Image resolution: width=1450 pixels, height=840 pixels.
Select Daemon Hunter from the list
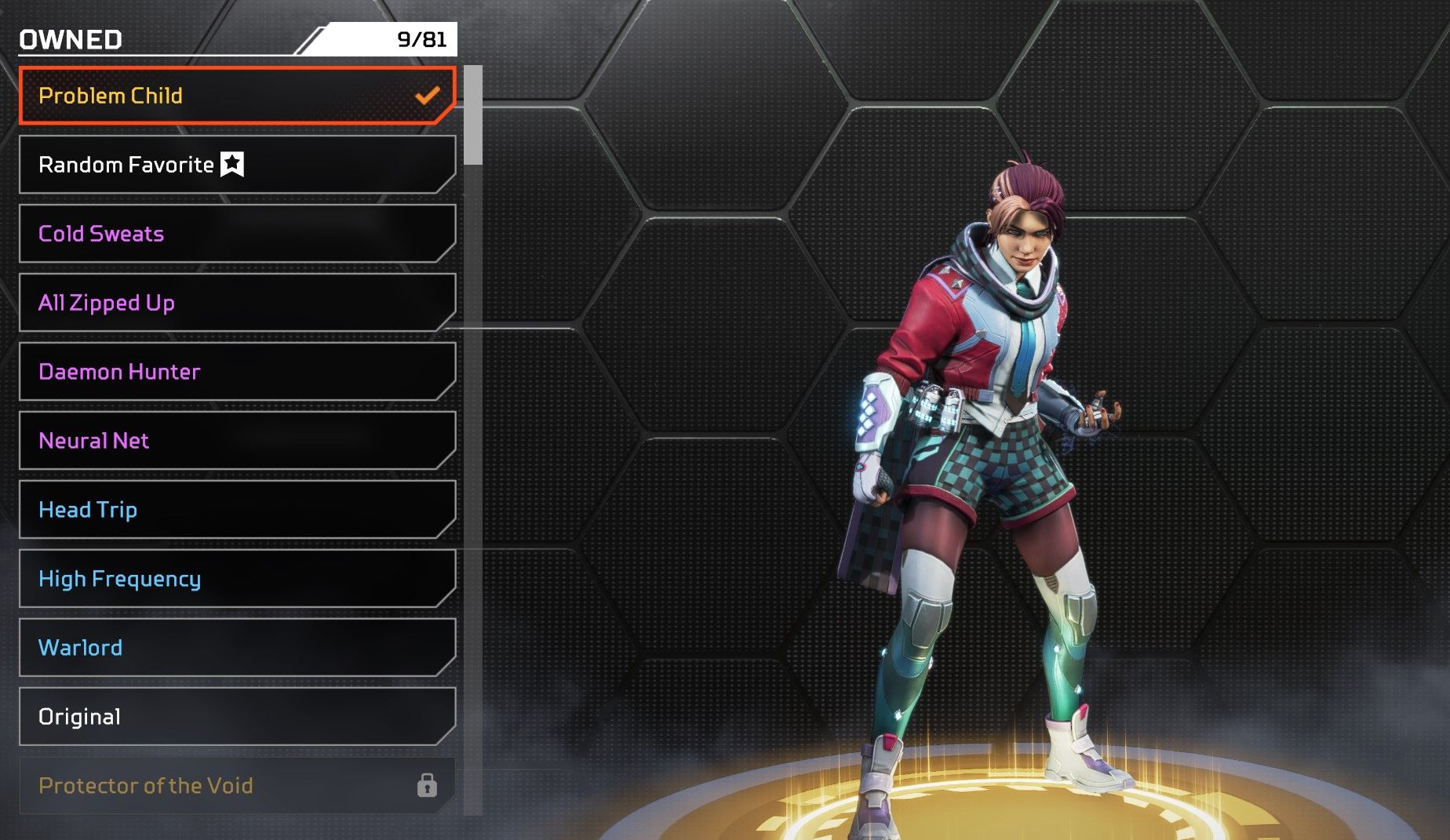pos(235,372)
